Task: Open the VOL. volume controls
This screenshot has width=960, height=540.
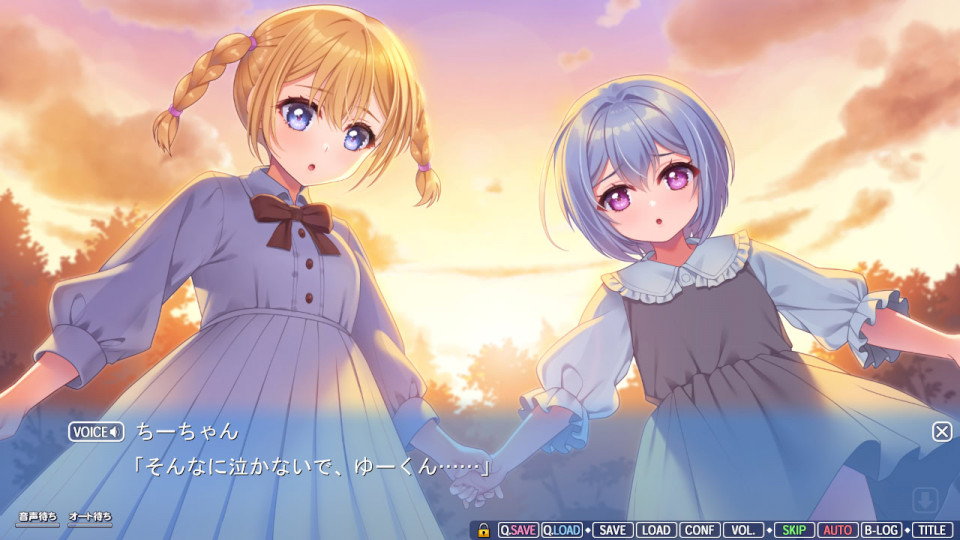Action: click(744, 530)
